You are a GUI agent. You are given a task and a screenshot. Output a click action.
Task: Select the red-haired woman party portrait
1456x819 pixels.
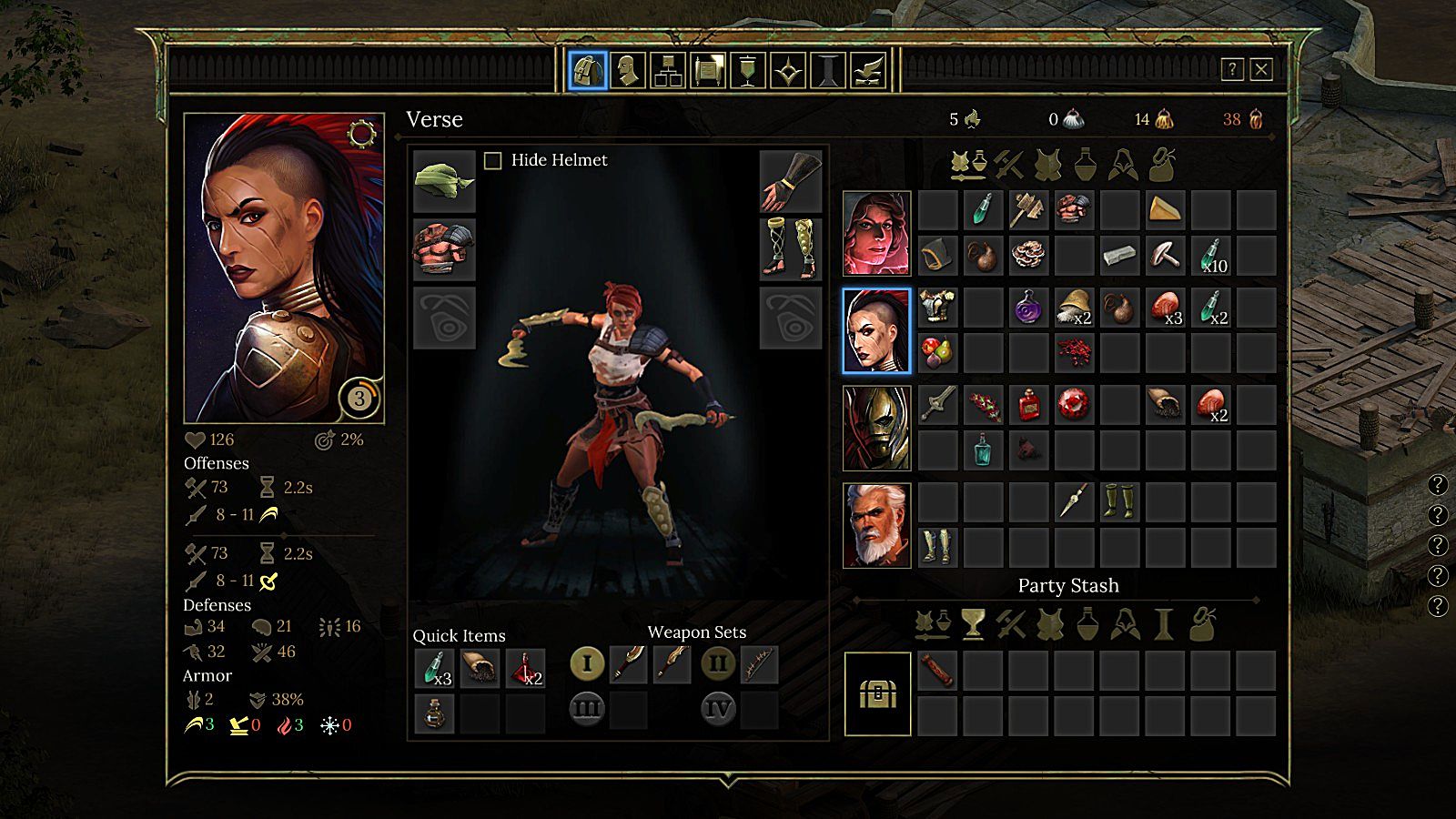(876, 233)
